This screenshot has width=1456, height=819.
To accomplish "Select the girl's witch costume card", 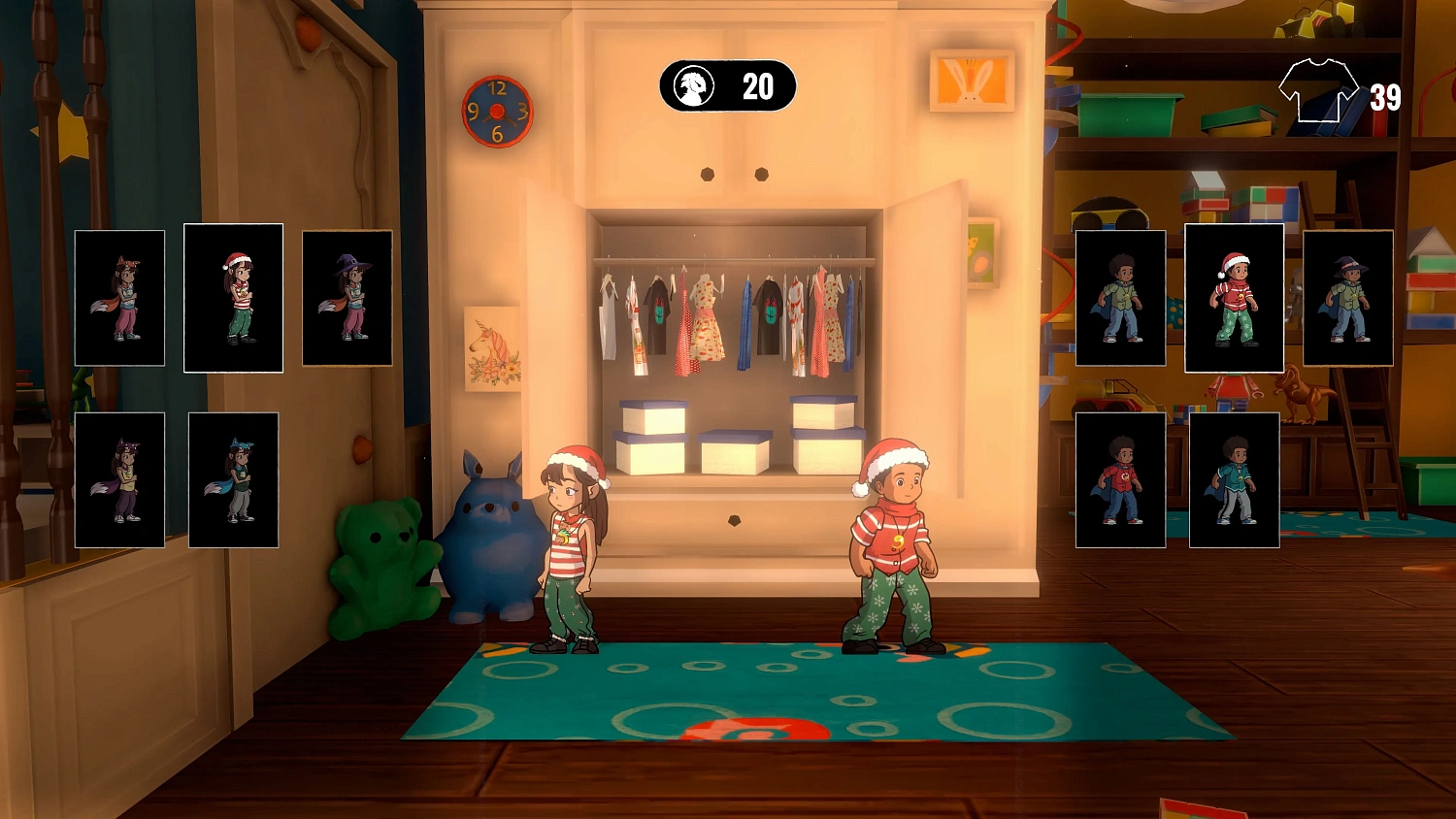I will pos(347,298).
